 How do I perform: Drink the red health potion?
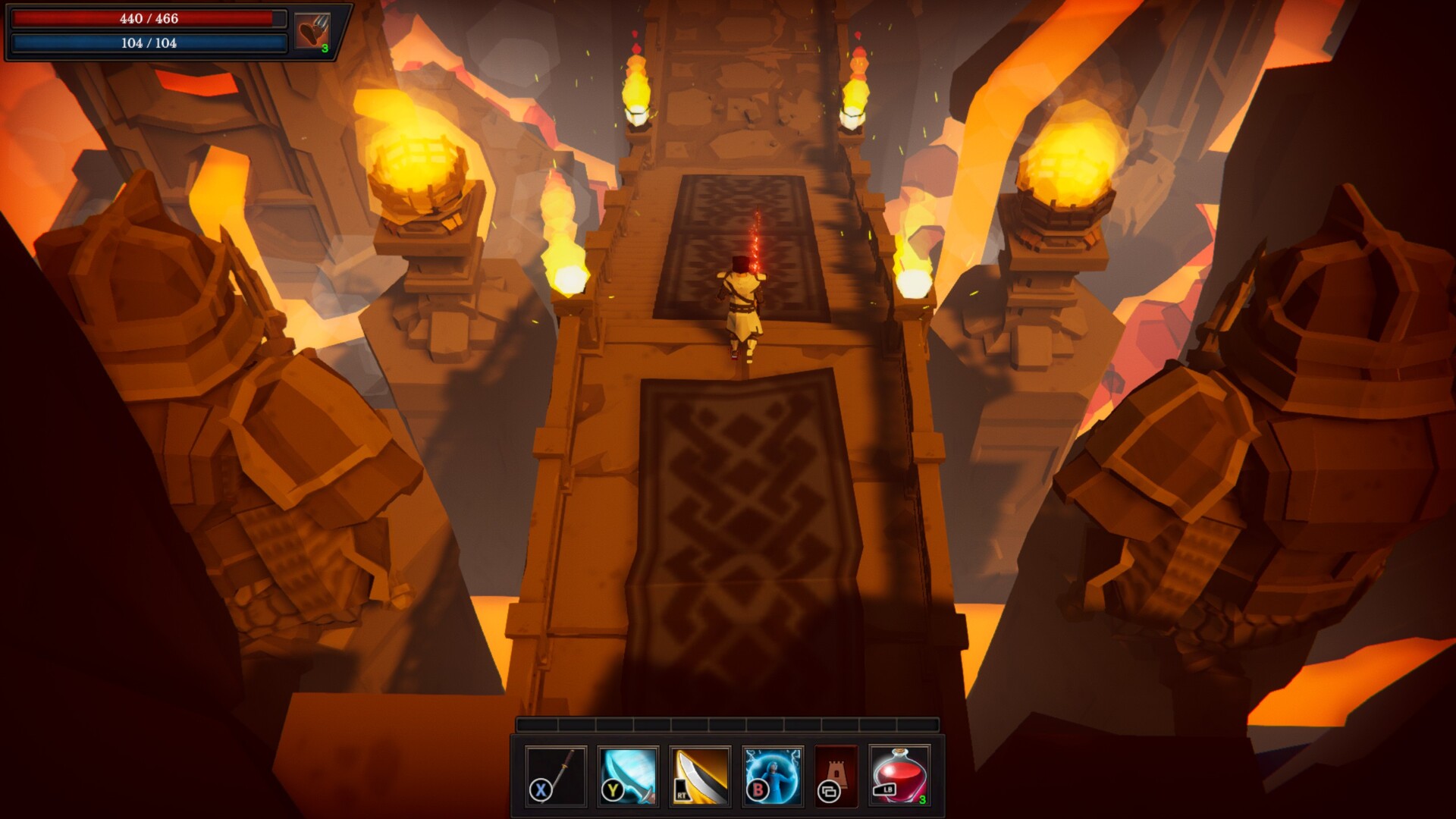899,775
